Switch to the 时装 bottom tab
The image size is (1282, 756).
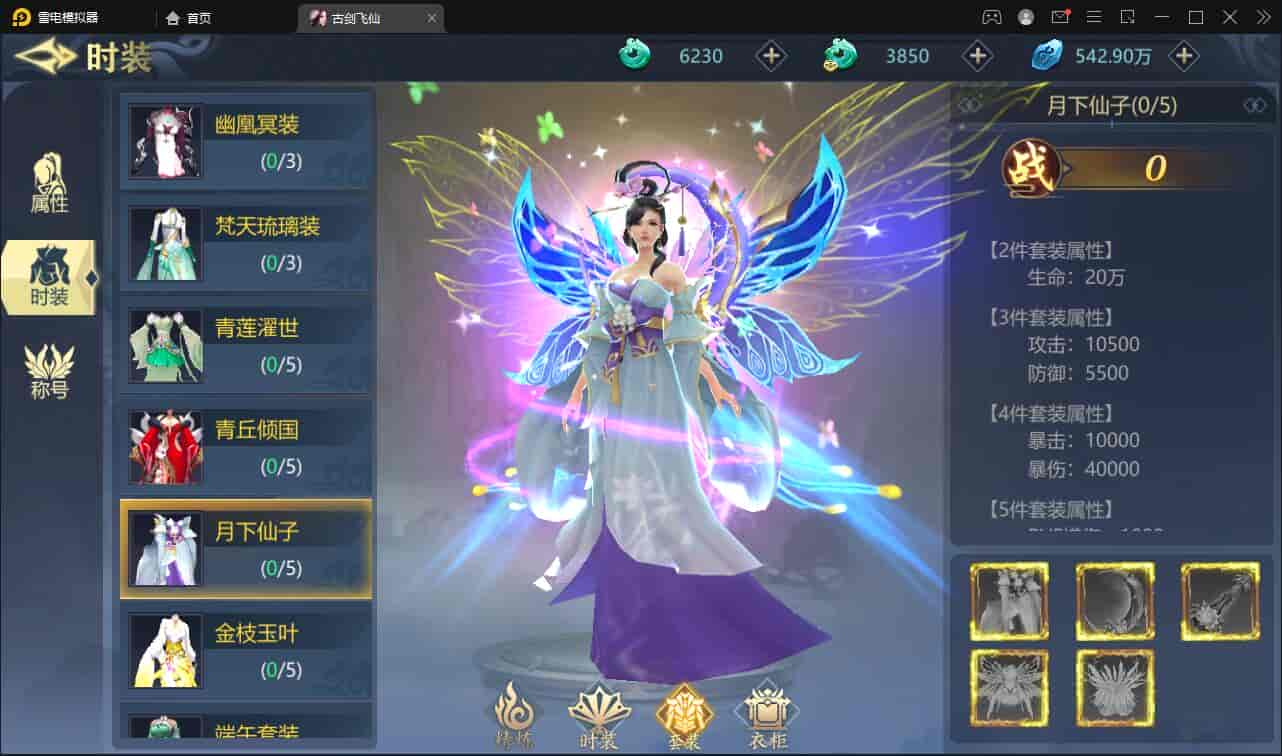click(598, 716)
